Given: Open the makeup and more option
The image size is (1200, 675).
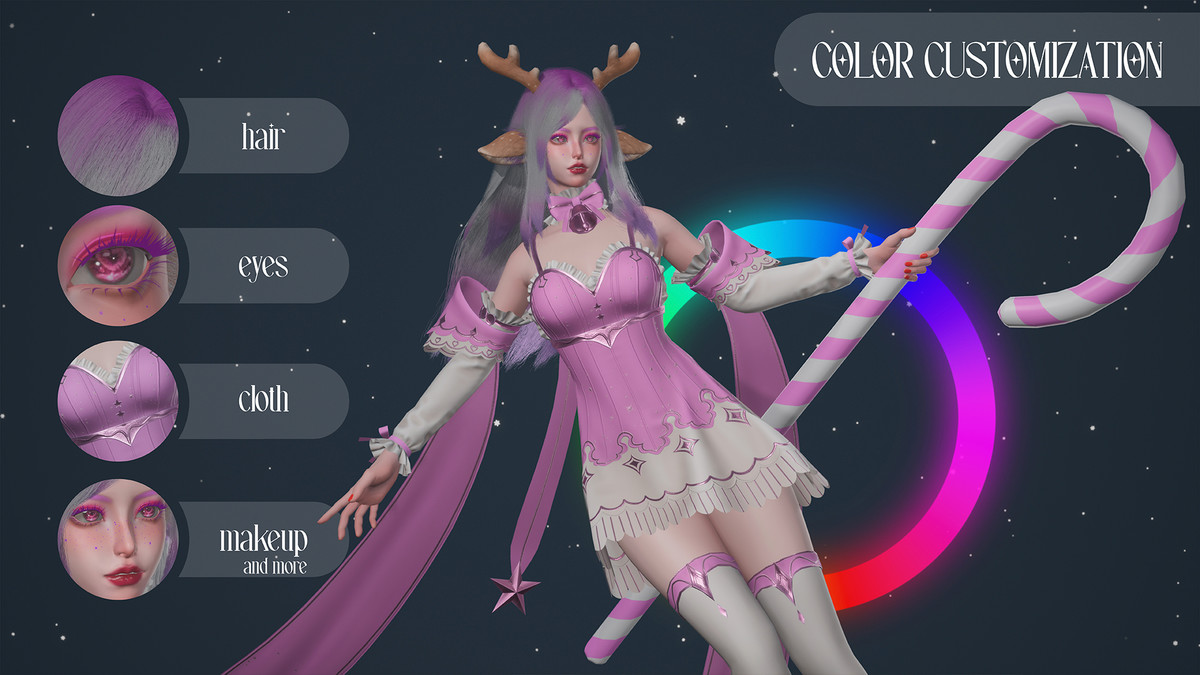Looking at the screenshot, I should [x=264, y=545].
